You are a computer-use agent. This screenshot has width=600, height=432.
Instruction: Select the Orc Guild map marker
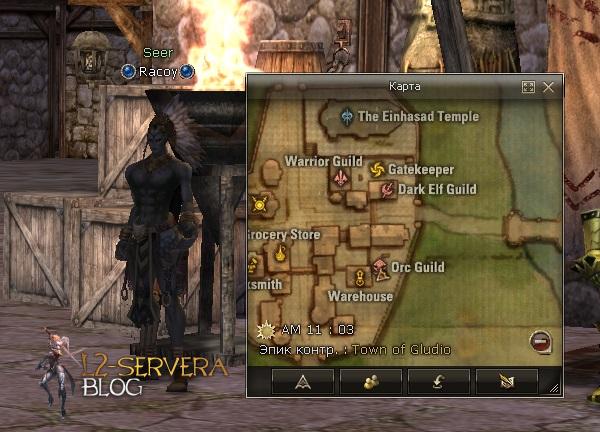pos(380,268)
